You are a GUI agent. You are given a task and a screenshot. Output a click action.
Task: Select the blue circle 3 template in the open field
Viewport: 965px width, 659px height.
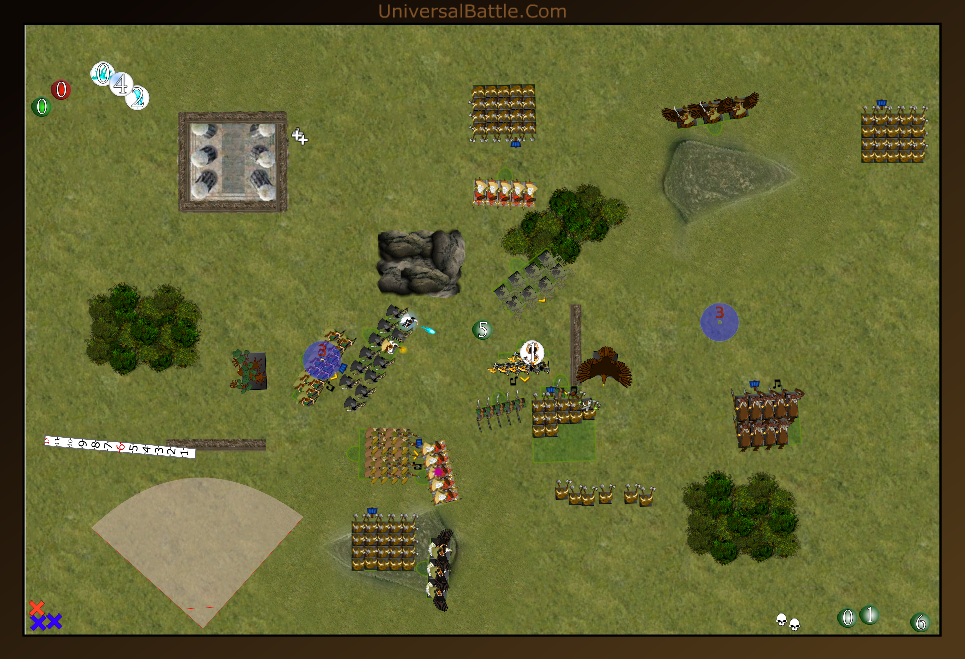(x=719, y=322)
